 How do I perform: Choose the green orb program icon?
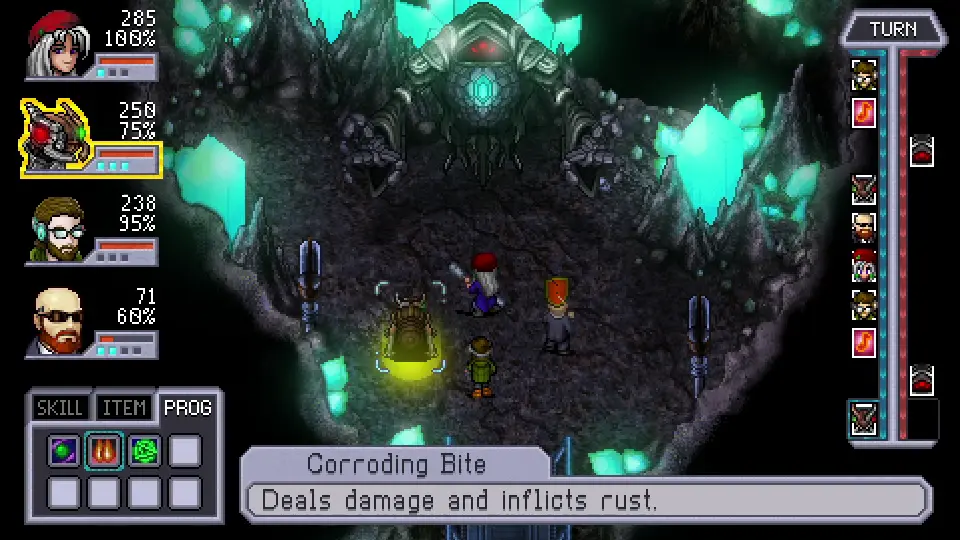pyautogui.click(x=64, y=452)
